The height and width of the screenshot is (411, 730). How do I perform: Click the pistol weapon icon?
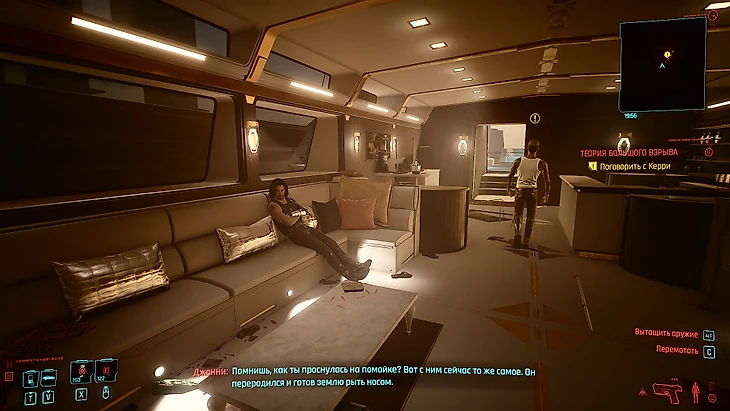(667, 389)
